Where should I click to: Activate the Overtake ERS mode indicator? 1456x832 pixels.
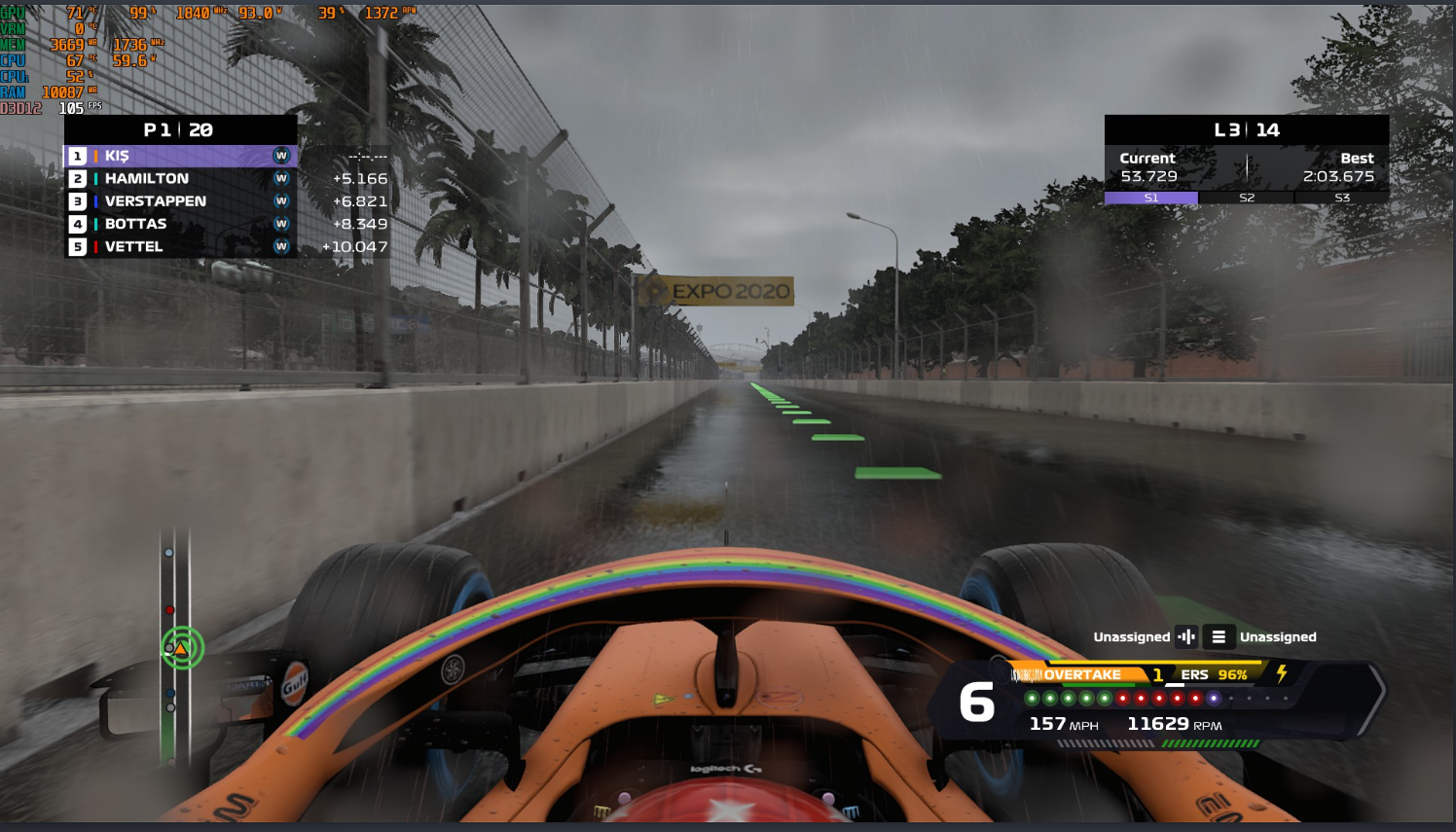pyautogui.click(x=1080, y=674)
